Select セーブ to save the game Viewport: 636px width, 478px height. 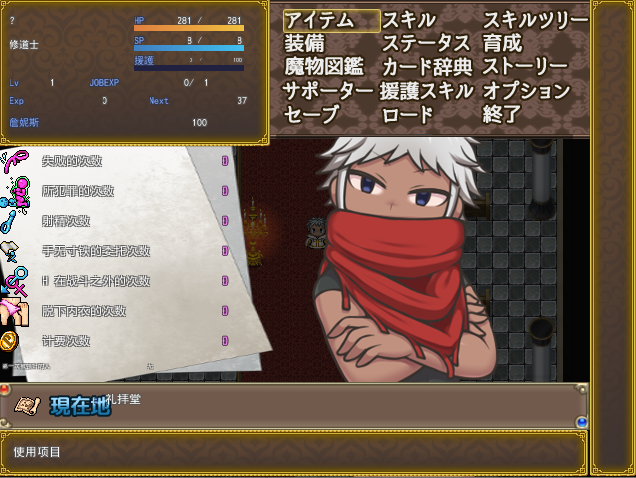(312, 114)
